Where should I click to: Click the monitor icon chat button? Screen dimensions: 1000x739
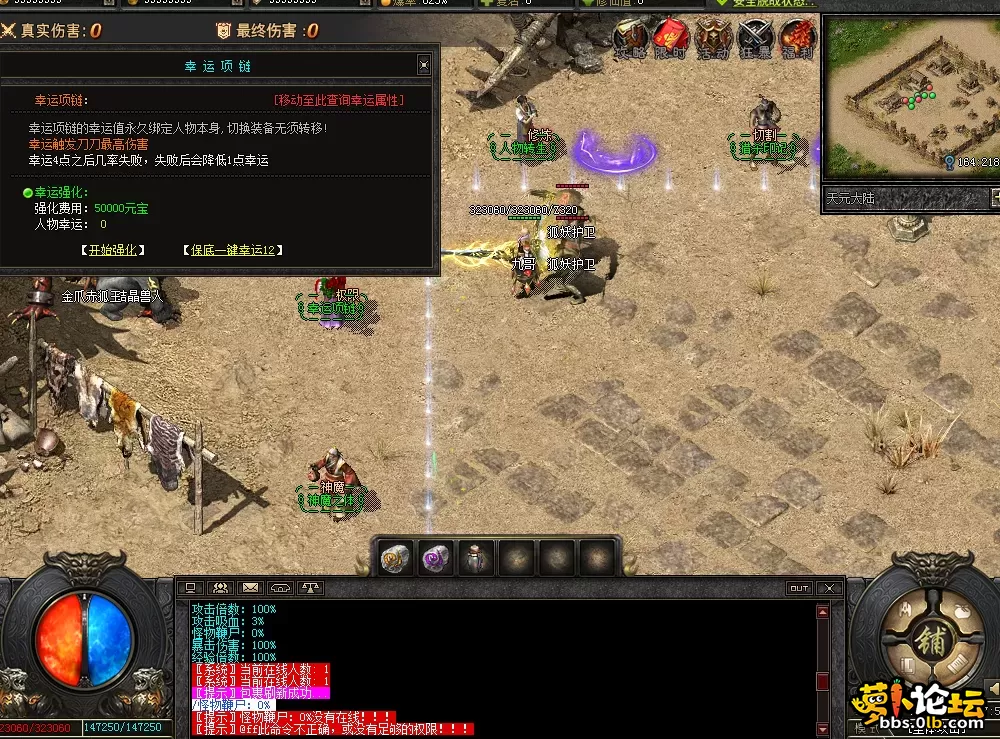190,588
